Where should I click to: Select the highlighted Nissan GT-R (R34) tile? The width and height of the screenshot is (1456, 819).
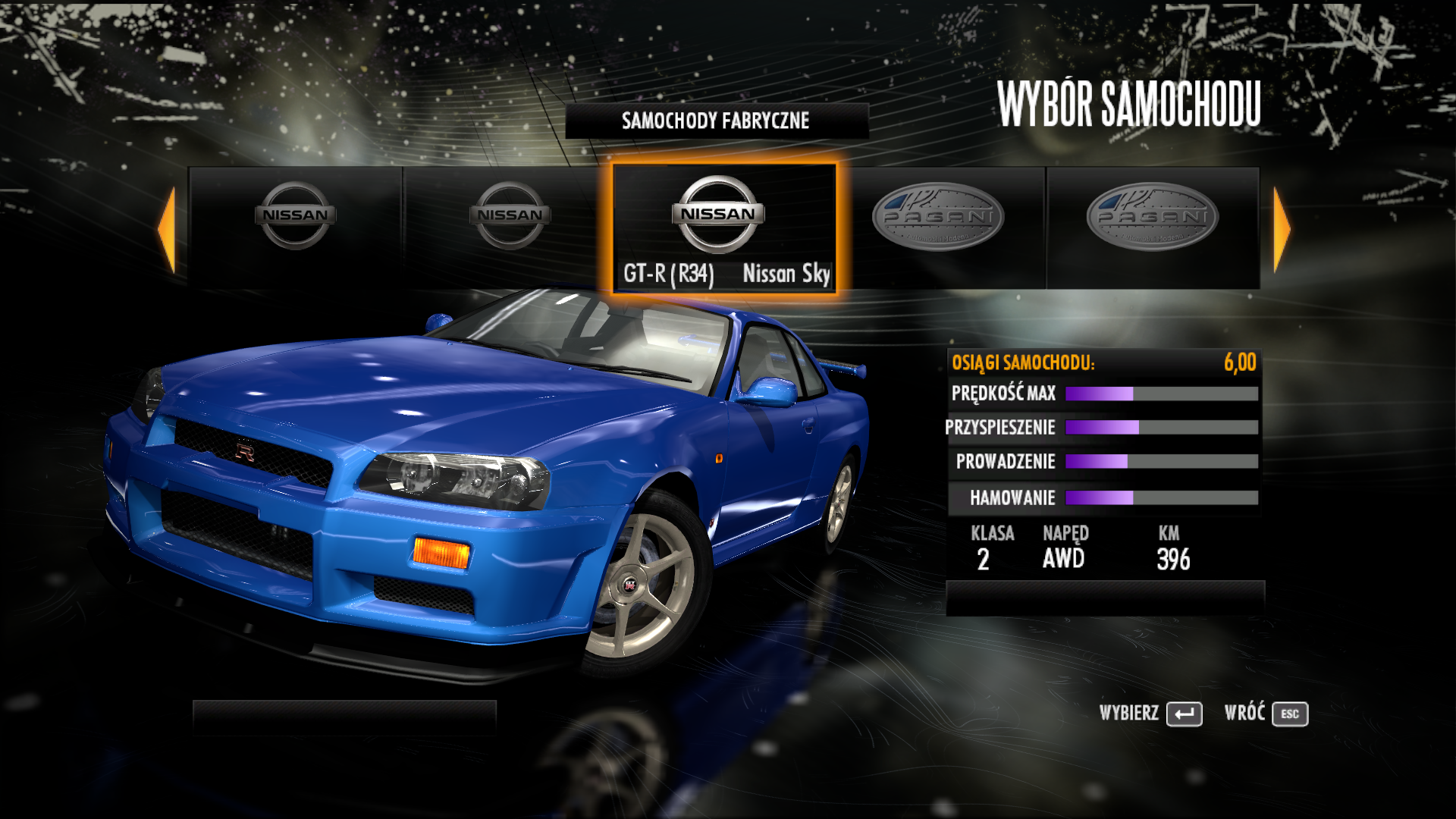[x=724, y=227]
